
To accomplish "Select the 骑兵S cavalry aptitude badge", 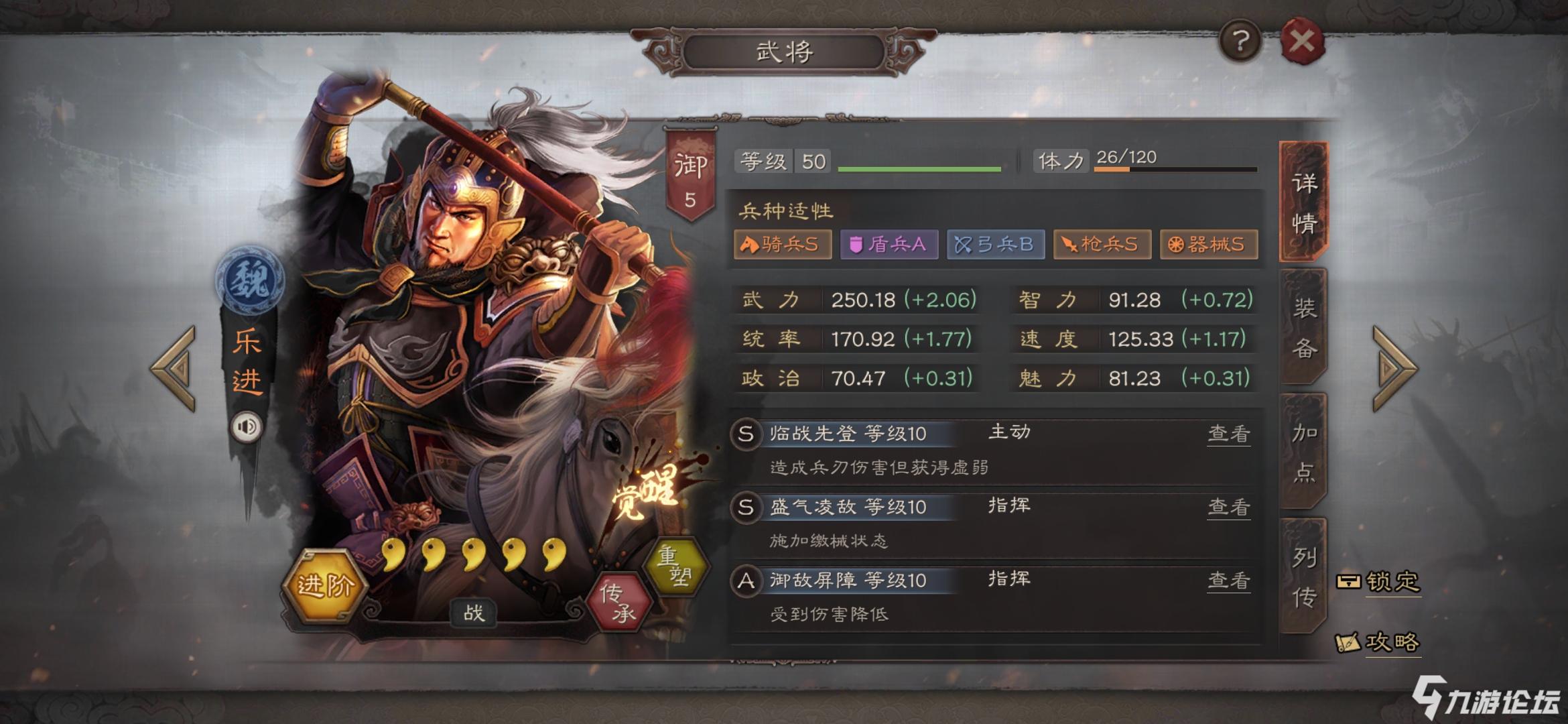I will click(x=781, y=244).
